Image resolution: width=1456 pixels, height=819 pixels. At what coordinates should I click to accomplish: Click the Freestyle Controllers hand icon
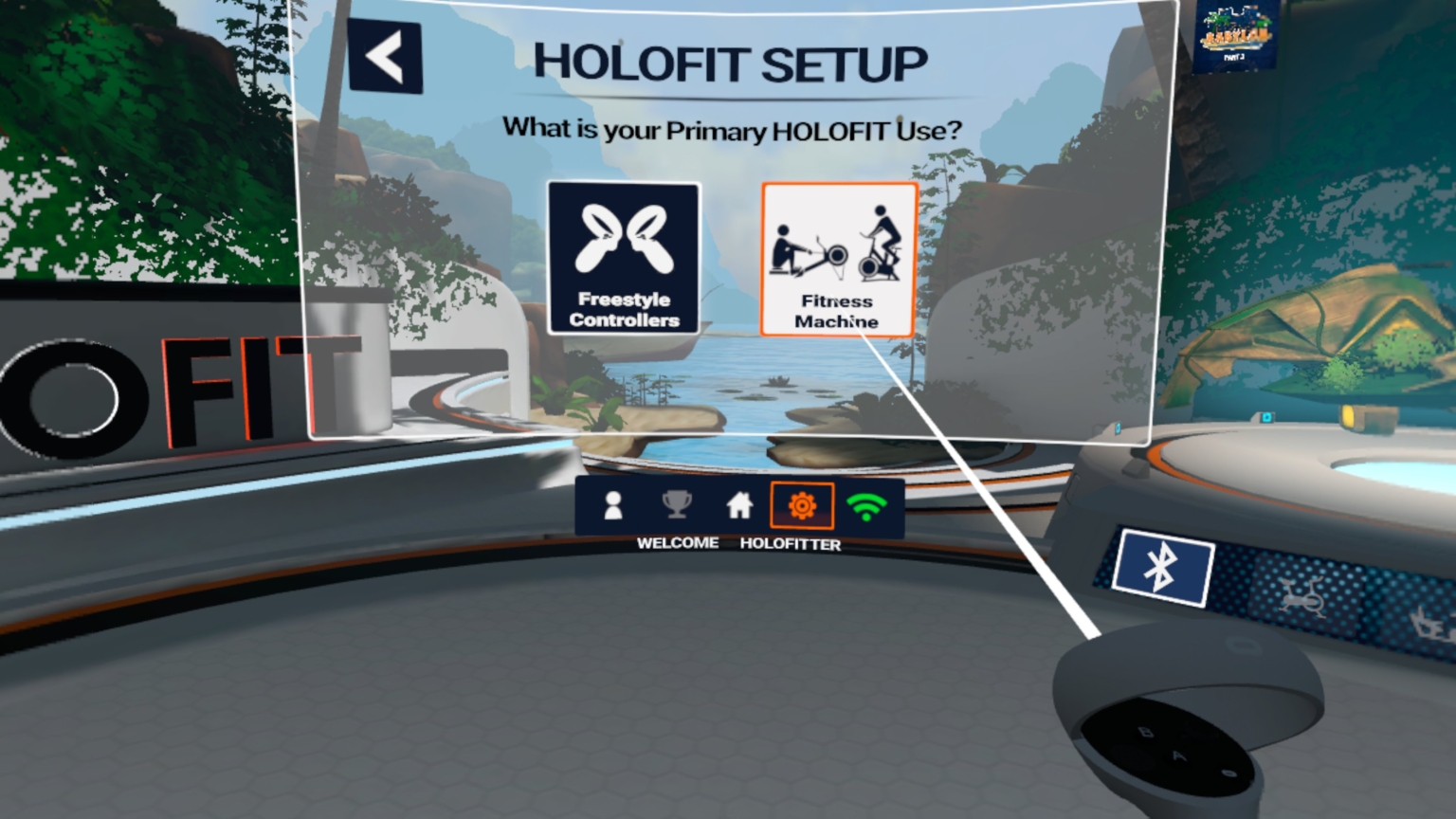[x=623, y=237]
